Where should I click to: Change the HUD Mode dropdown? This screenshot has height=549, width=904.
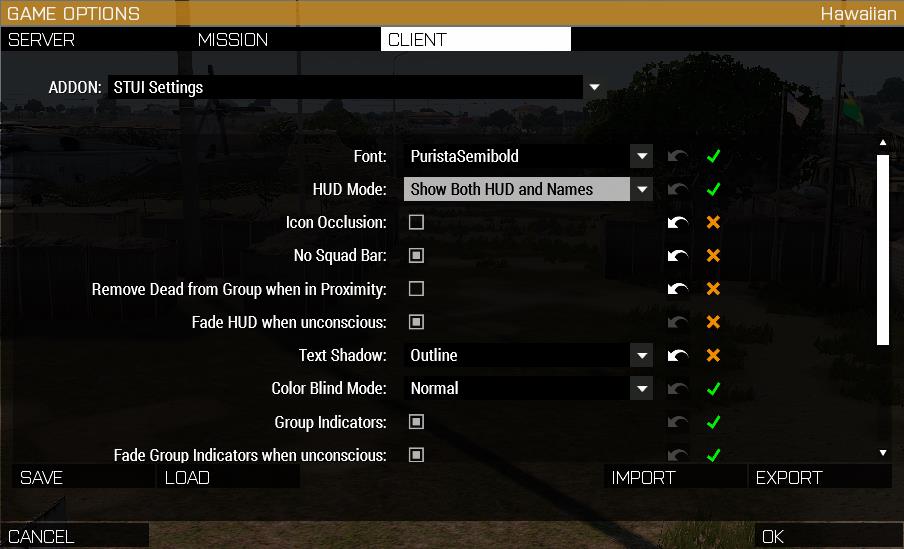pos(641,190)
